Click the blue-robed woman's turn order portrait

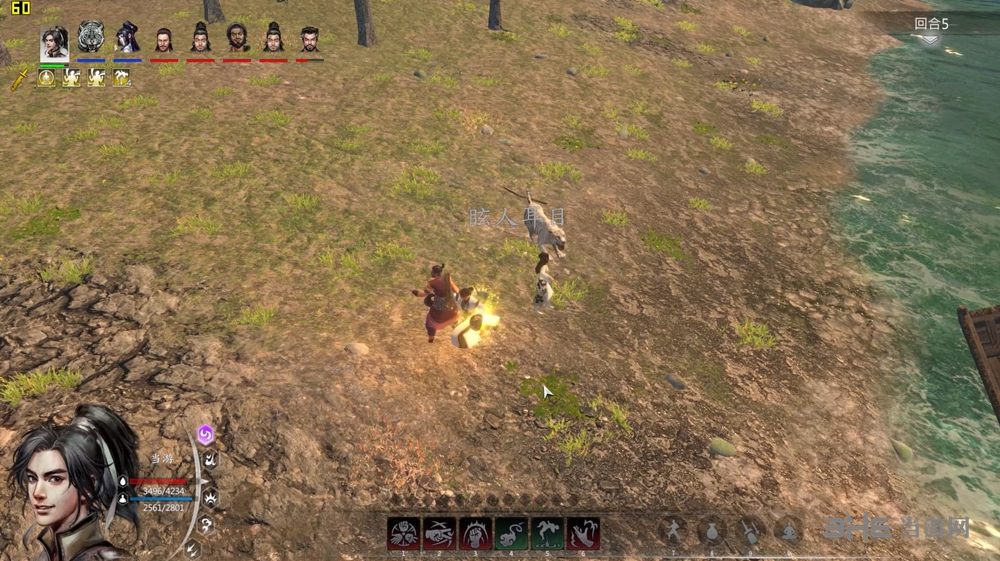pos(127,38)
